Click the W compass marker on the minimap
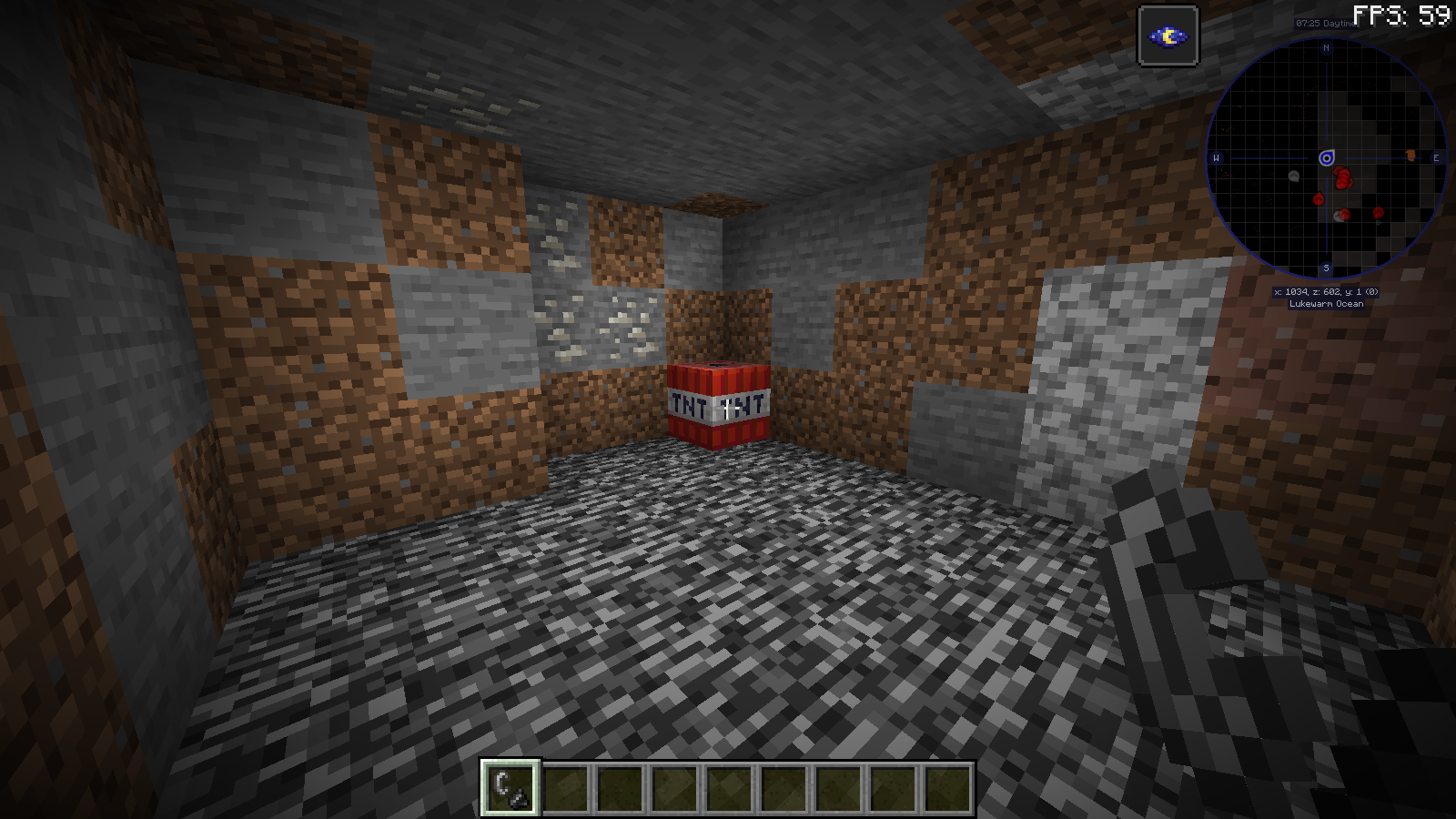 tap(1217, 158)
